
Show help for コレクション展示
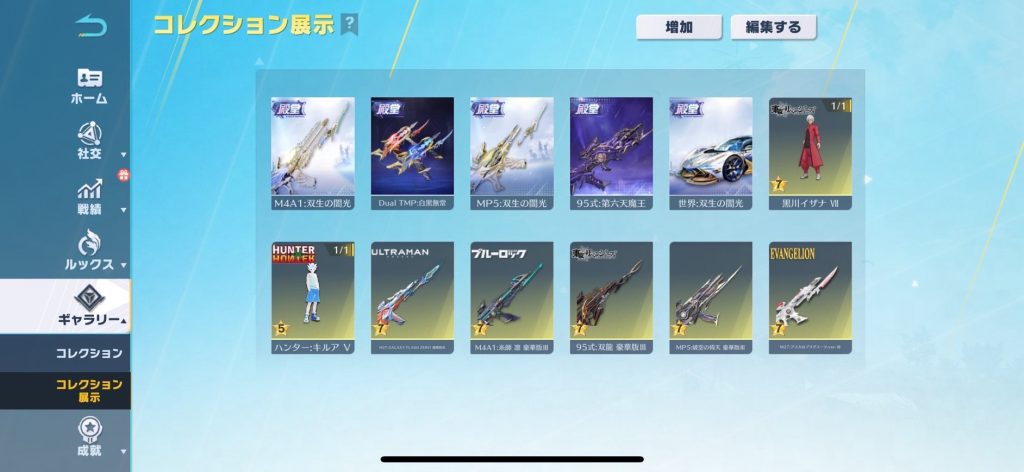[x=349, y=24]
